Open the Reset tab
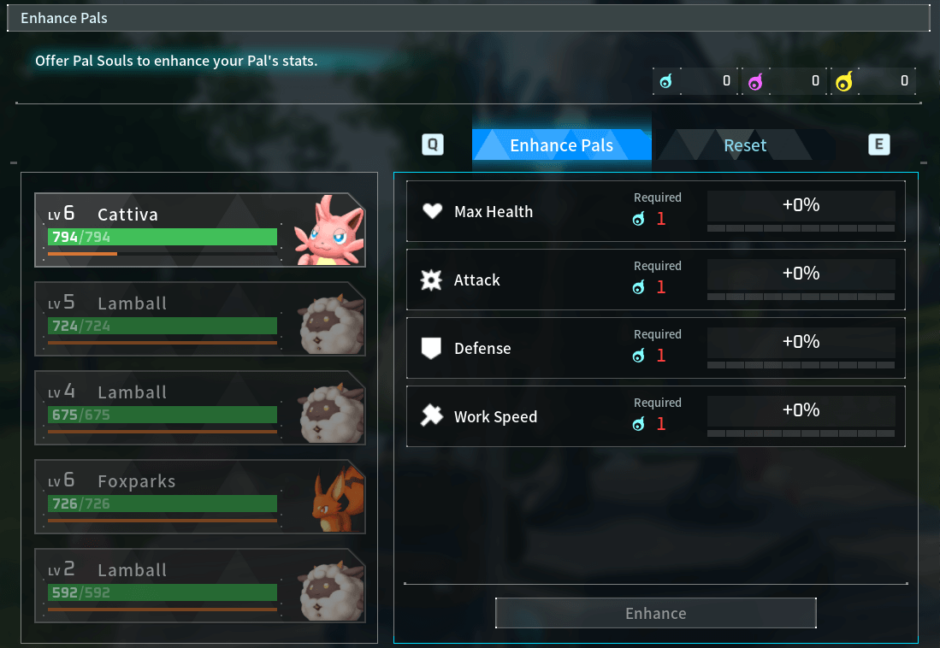This screenshot has height=648, width=940. 744,145
